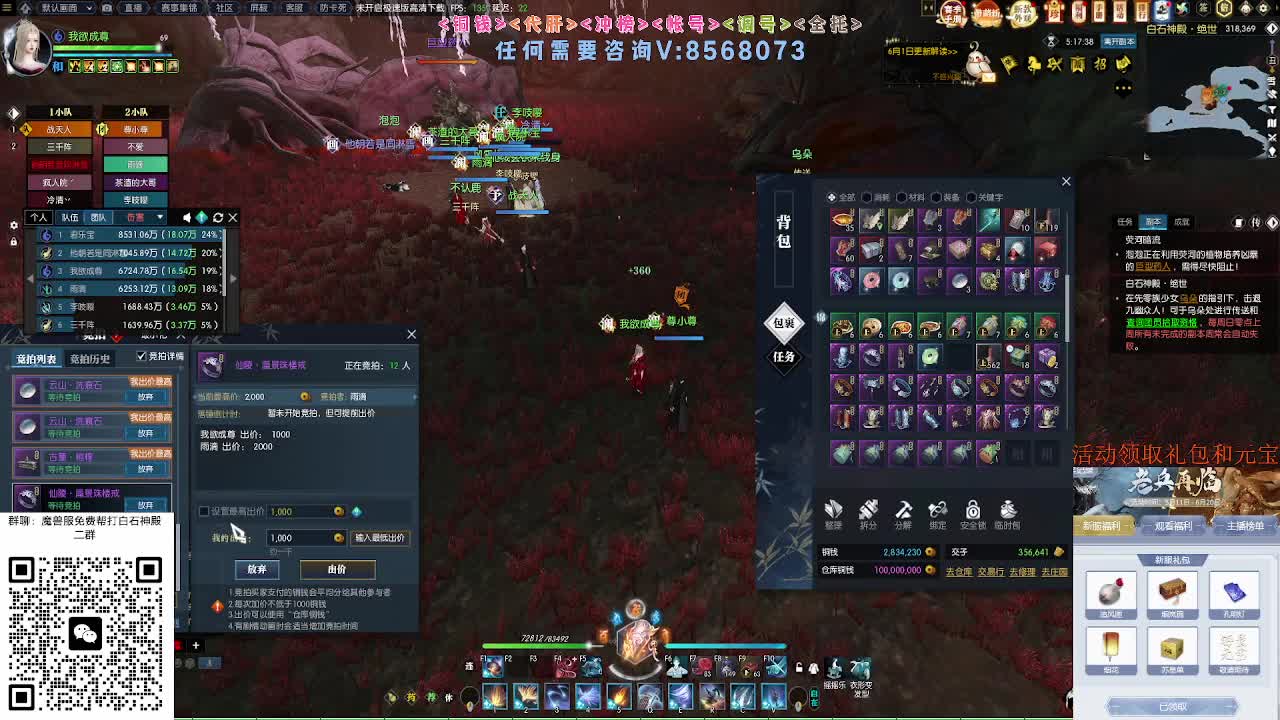Click the 输入最低出价 bid input field
This screenshot has width=1280, height=720.
pos(380,537)
